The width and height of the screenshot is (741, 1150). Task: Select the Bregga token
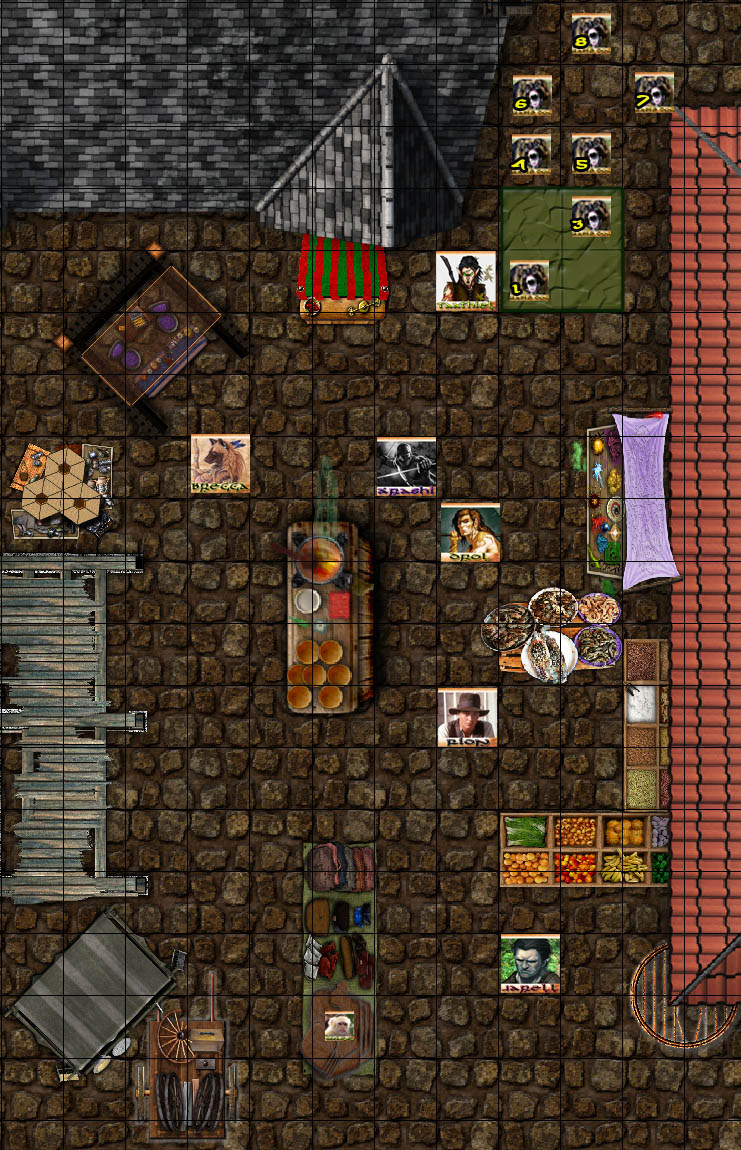220,464
